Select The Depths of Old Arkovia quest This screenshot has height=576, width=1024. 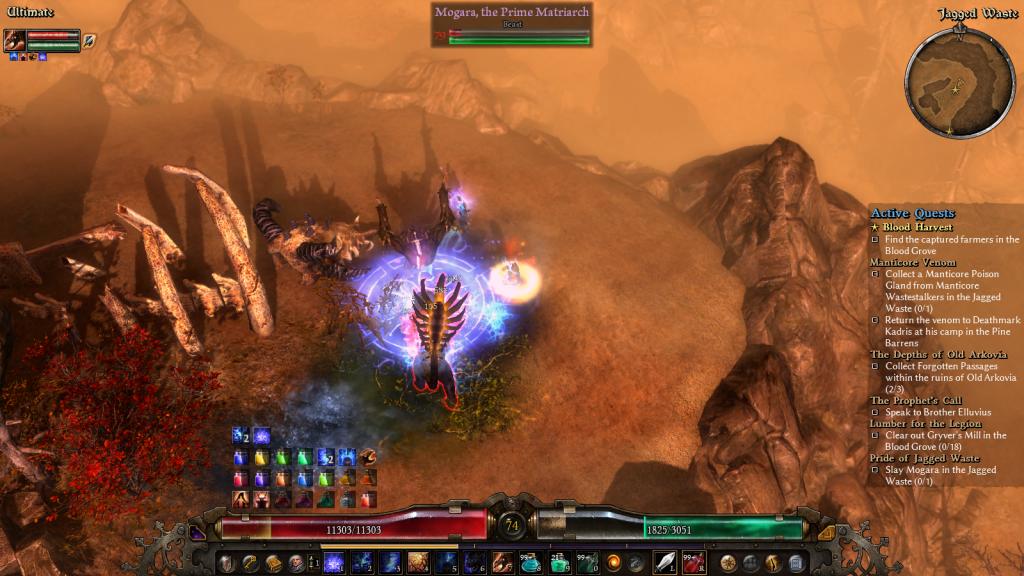click(938, 354)
